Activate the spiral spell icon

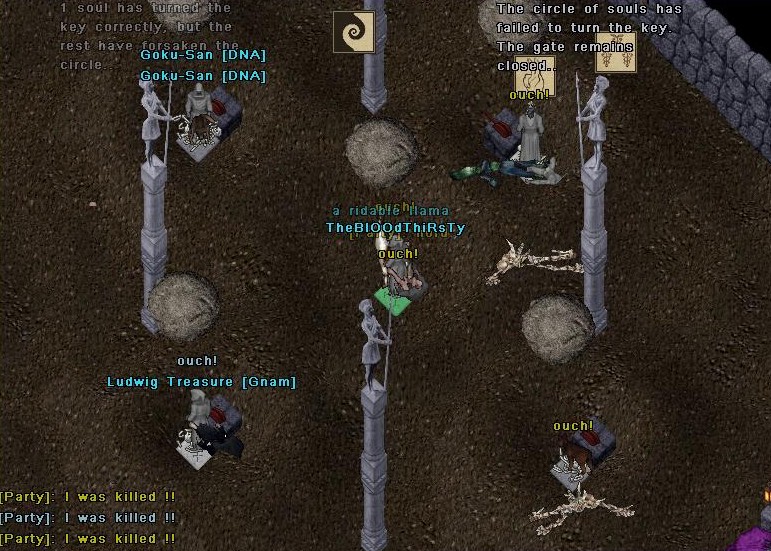pos(353,32)
